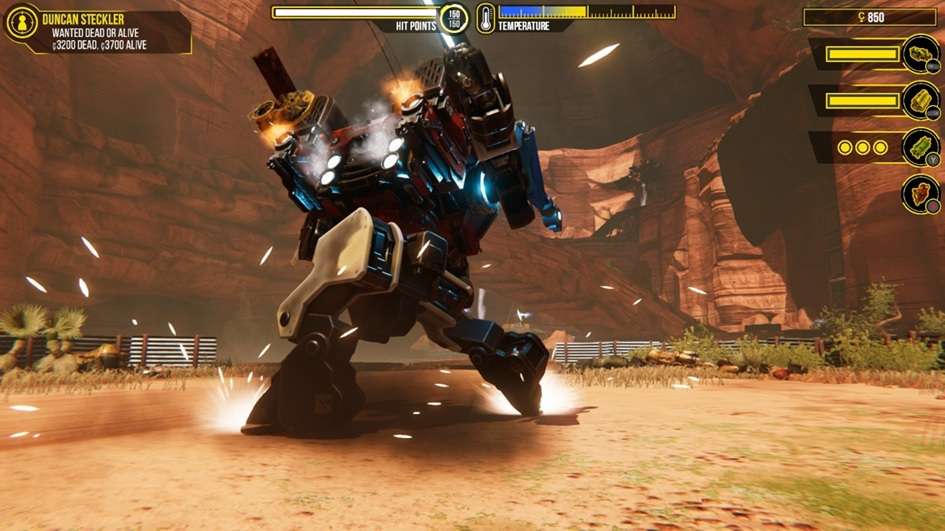The height and width of the screenshot is (531, 945).
Task: Click the thermometer temperature icon
Action: 485,18
